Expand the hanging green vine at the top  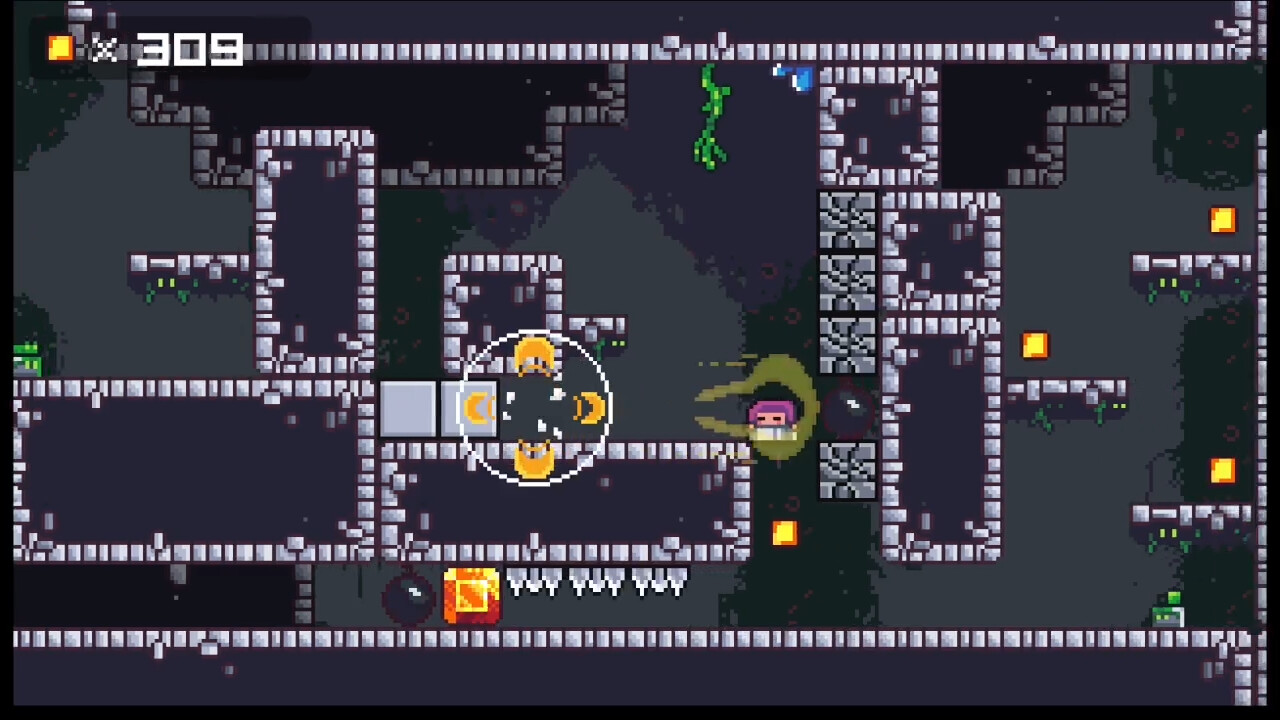(712, 115)
